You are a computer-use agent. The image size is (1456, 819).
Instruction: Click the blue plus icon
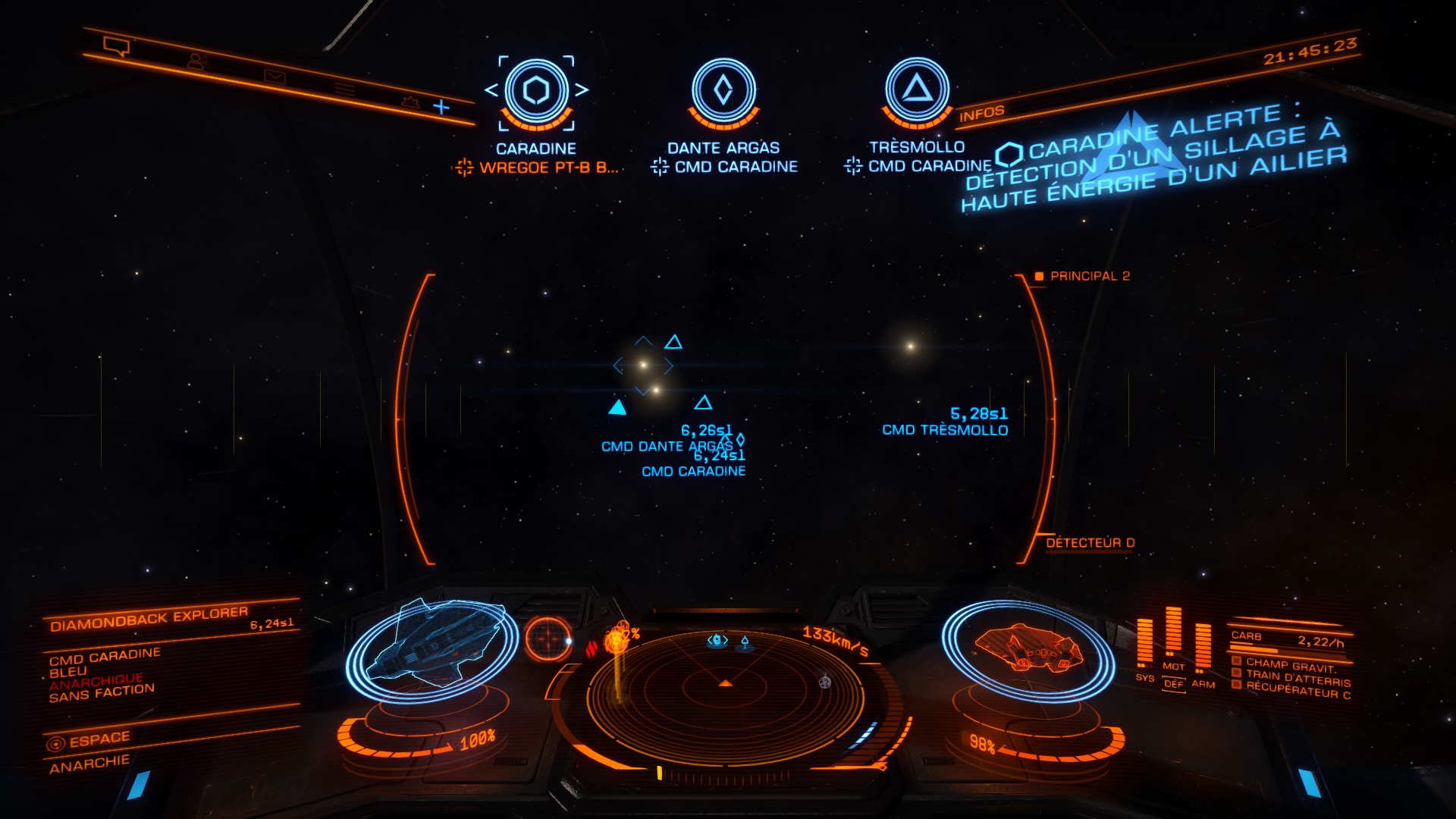pyautogui.click(x=441, y=107)
